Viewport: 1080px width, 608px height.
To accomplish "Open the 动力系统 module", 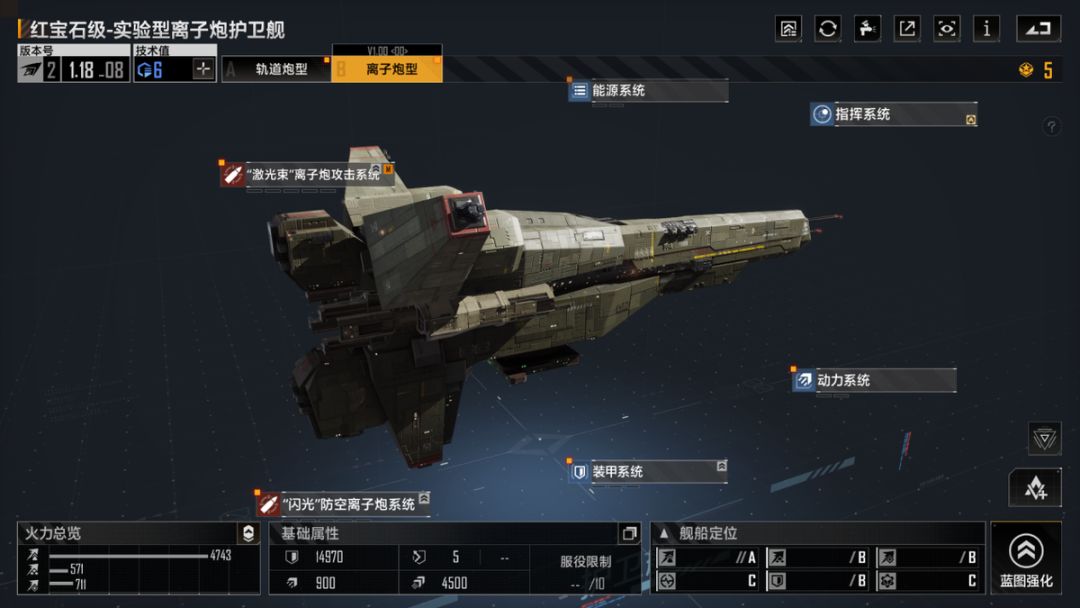I will point(874,381).
